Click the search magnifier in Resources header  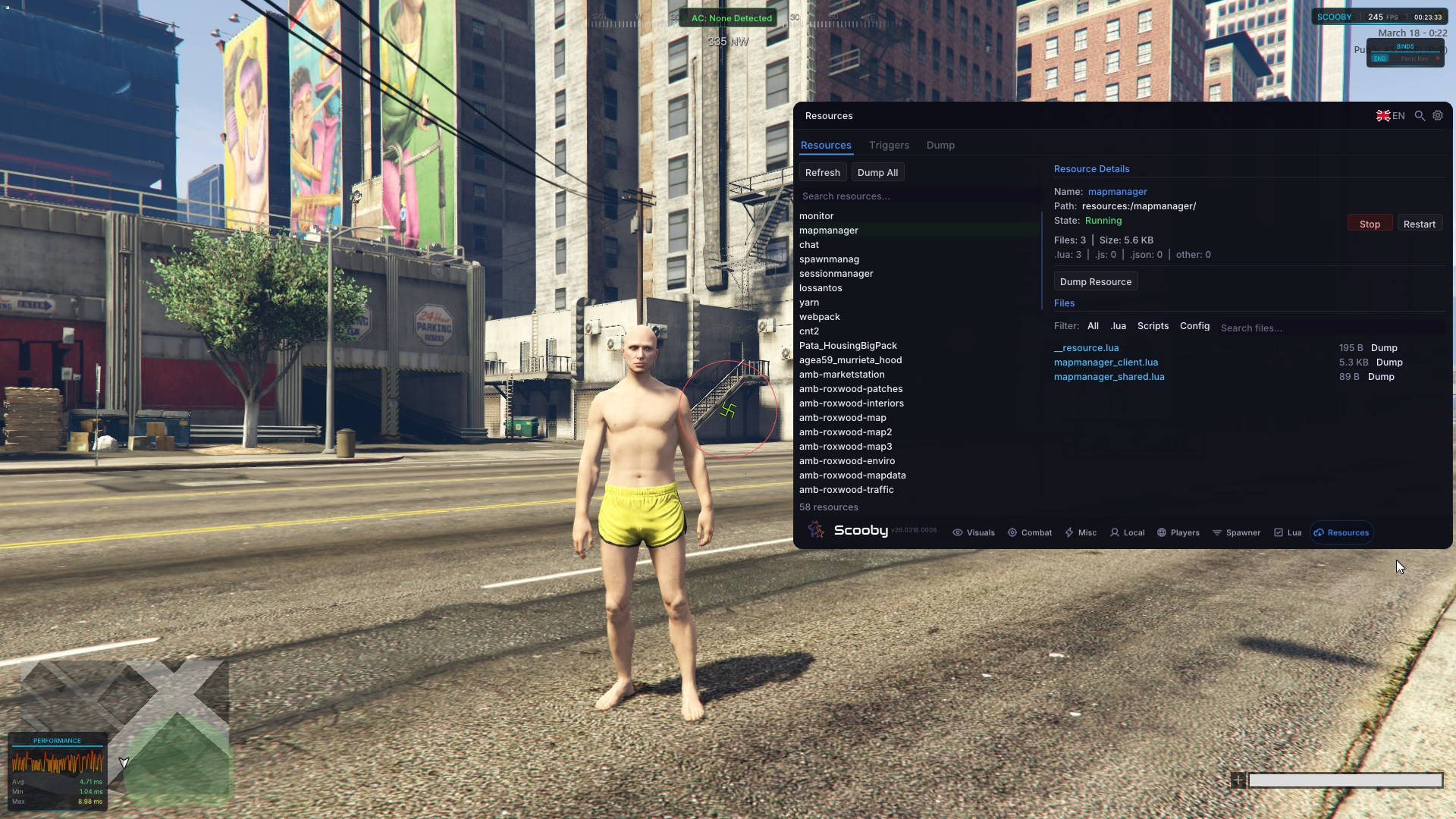tap(1419, 115)
